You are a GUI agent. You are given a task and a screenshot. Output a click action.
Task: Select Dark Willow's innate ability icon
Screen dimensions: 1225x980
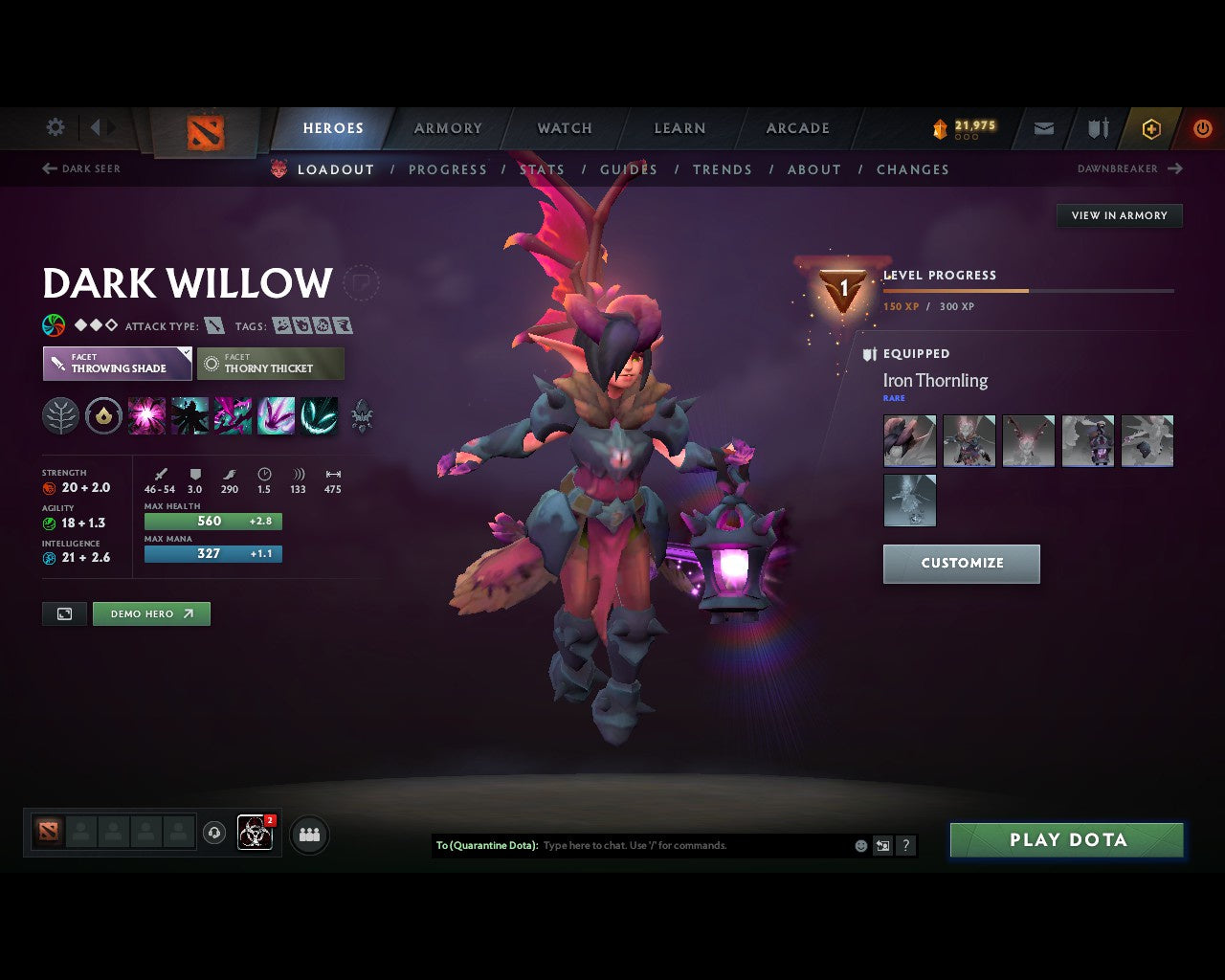pyautogui.click(x=60, y=415)
